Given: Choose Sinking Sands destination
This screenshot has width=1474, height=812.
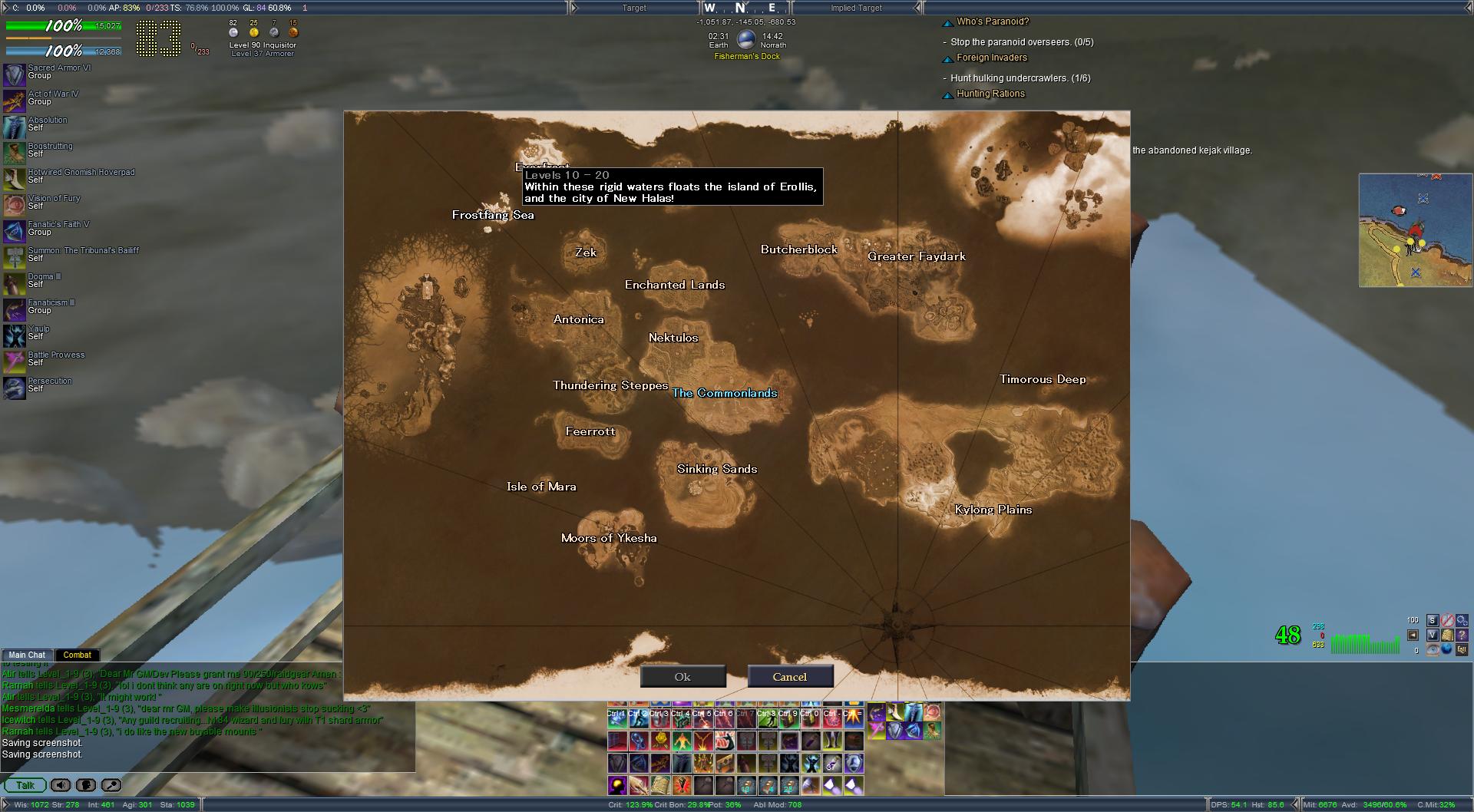Looking at the screenshot, I should 716,469.
